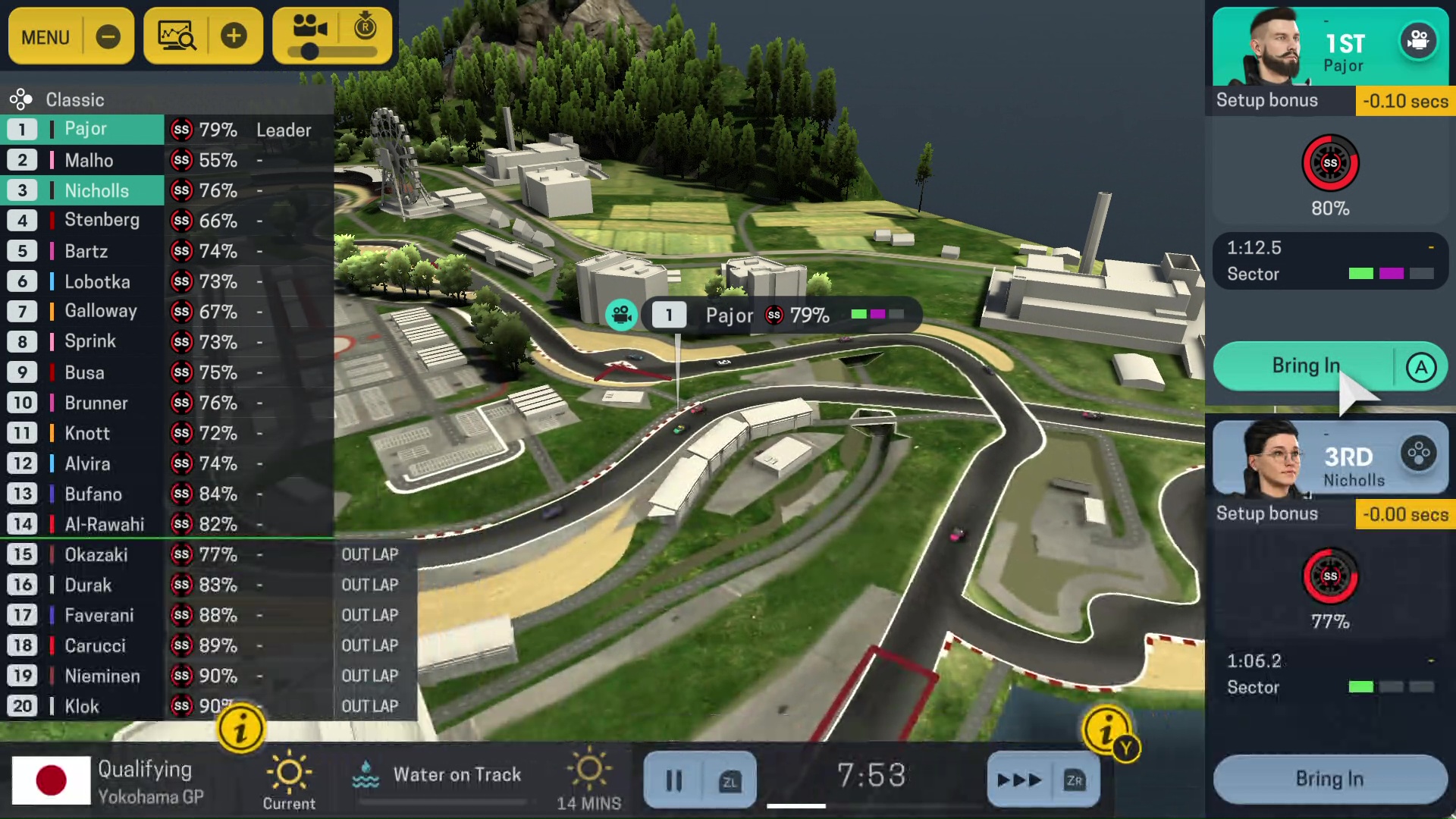Select Faverani on out lap
The width and height of the screenshot is (1456, 819).
point(99,615)
